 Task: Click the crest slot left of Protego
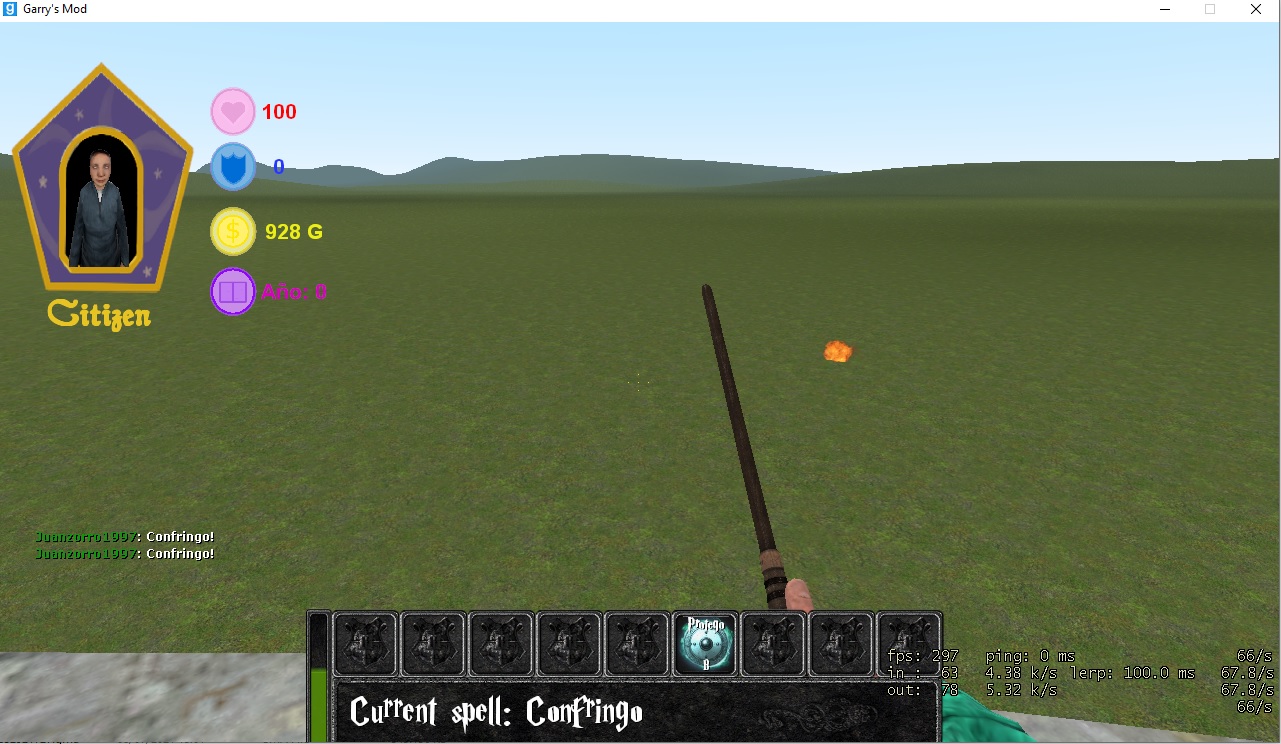click(637, 644)
